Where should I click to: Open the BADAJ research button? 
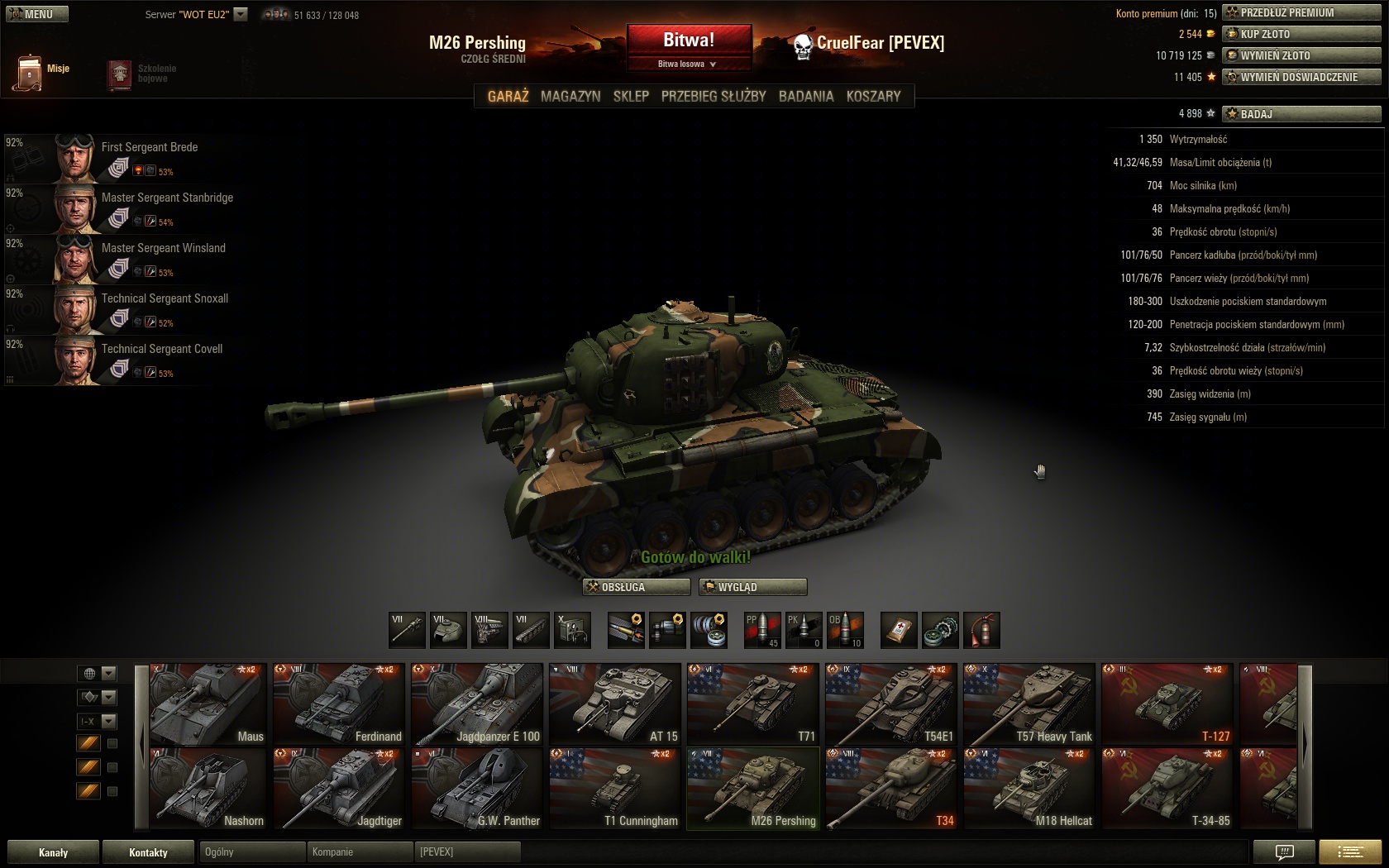[1301, 114]
